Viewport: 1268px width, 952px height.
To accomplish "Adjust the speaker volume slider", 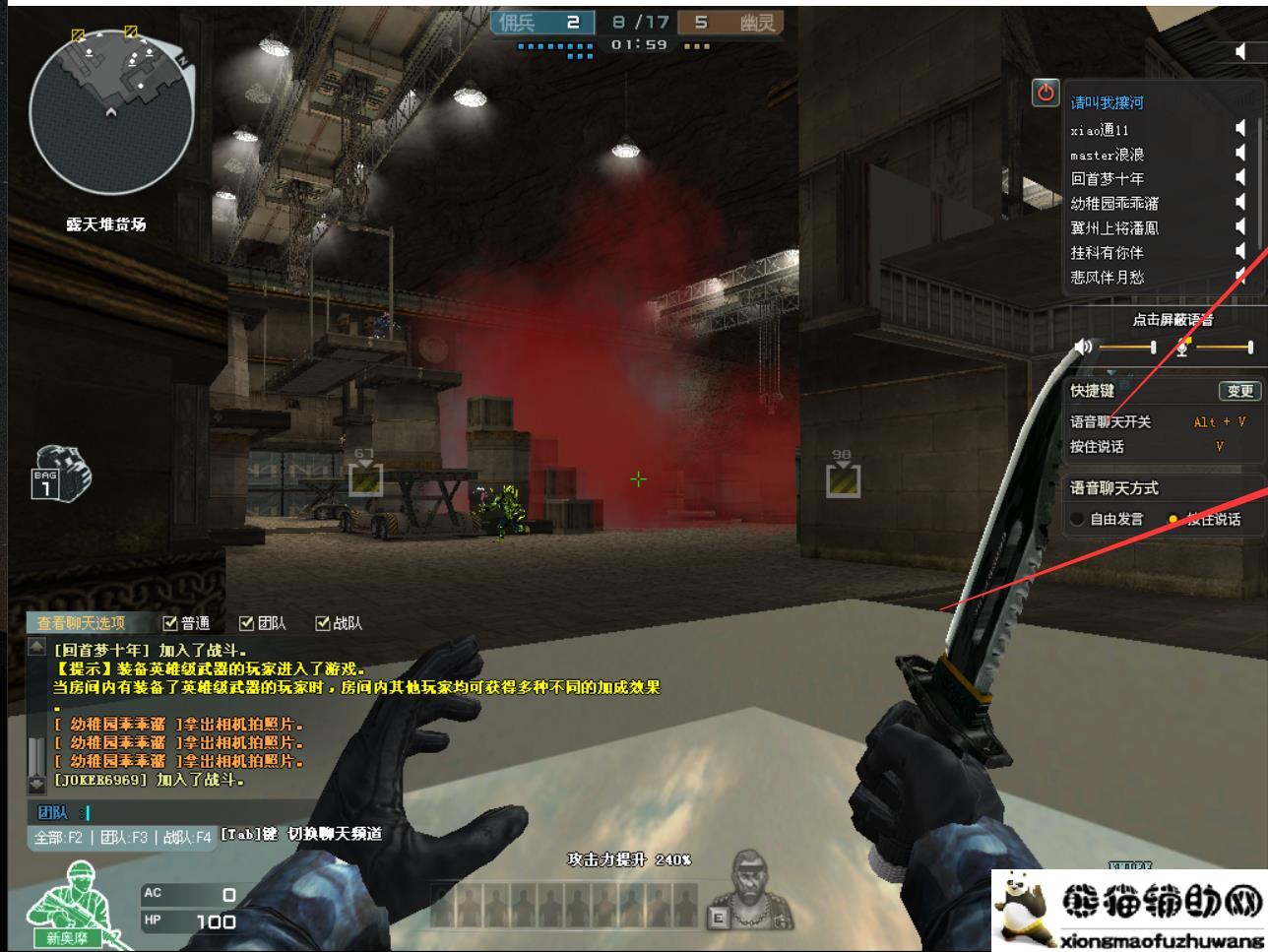I will point(1127,347).
